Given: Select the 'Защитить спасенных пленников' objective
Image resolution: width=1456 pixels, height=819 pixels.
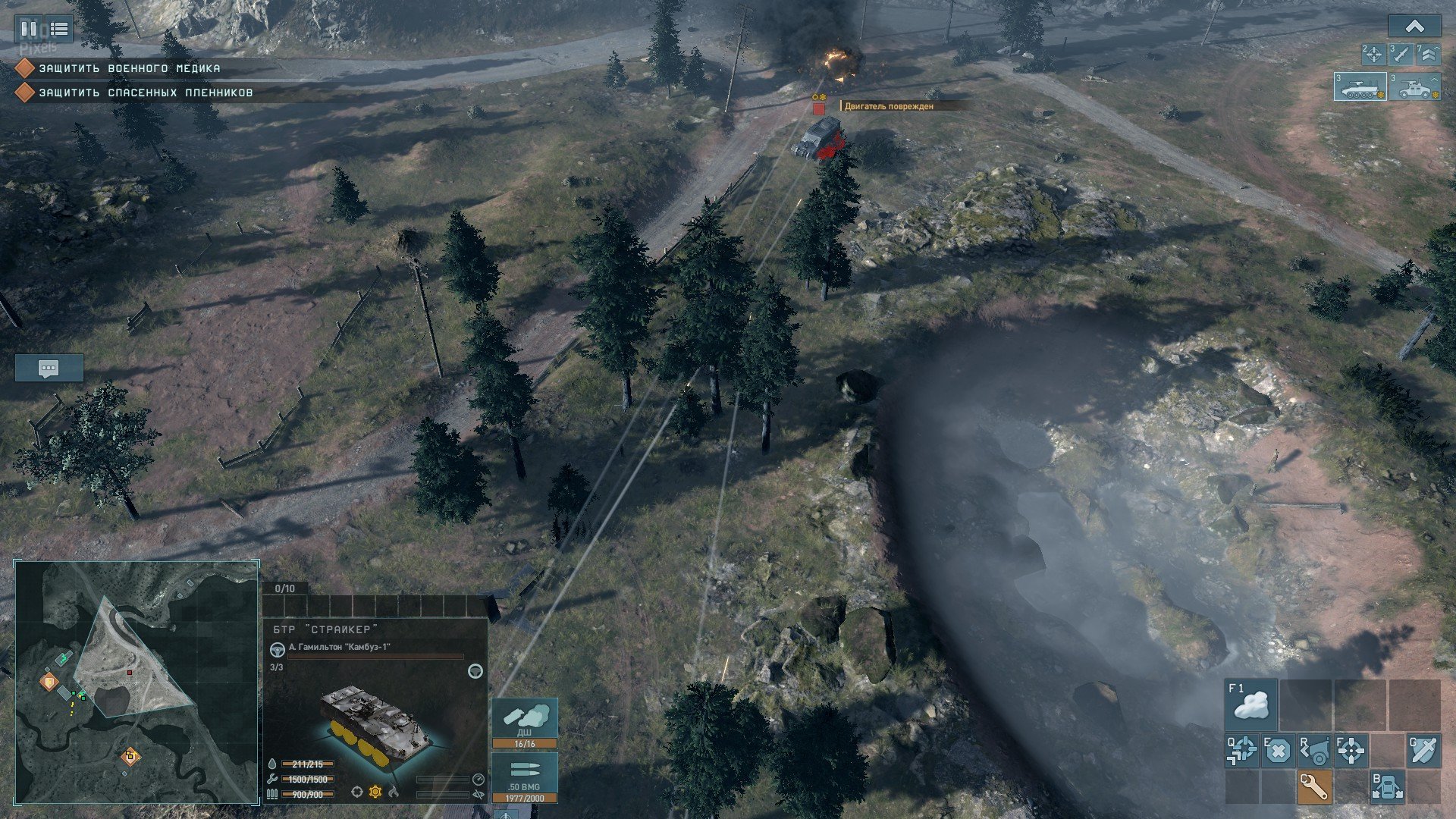Looking at the screenshot, I should tap(146, 93).
